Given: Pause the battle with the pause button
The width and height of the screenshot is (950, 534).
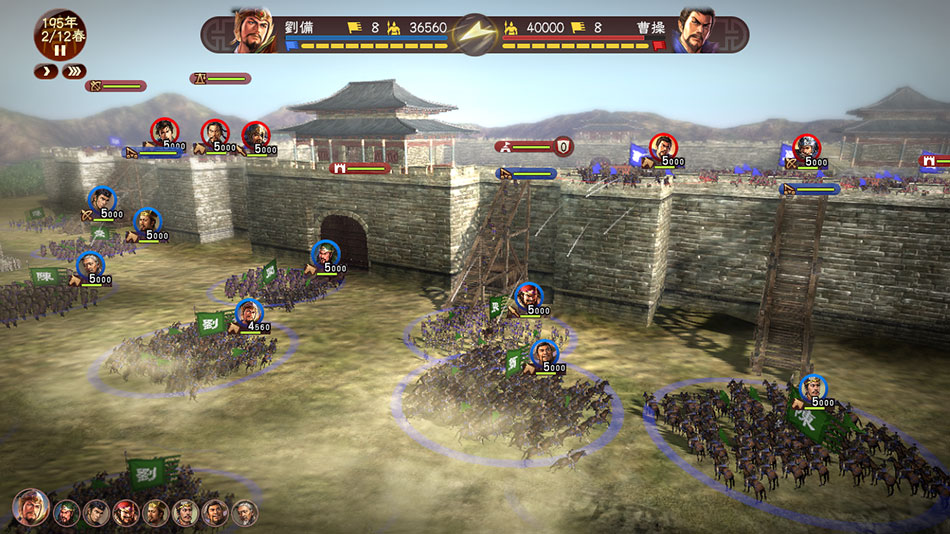Looking at the screenshot, I should 59,50.
